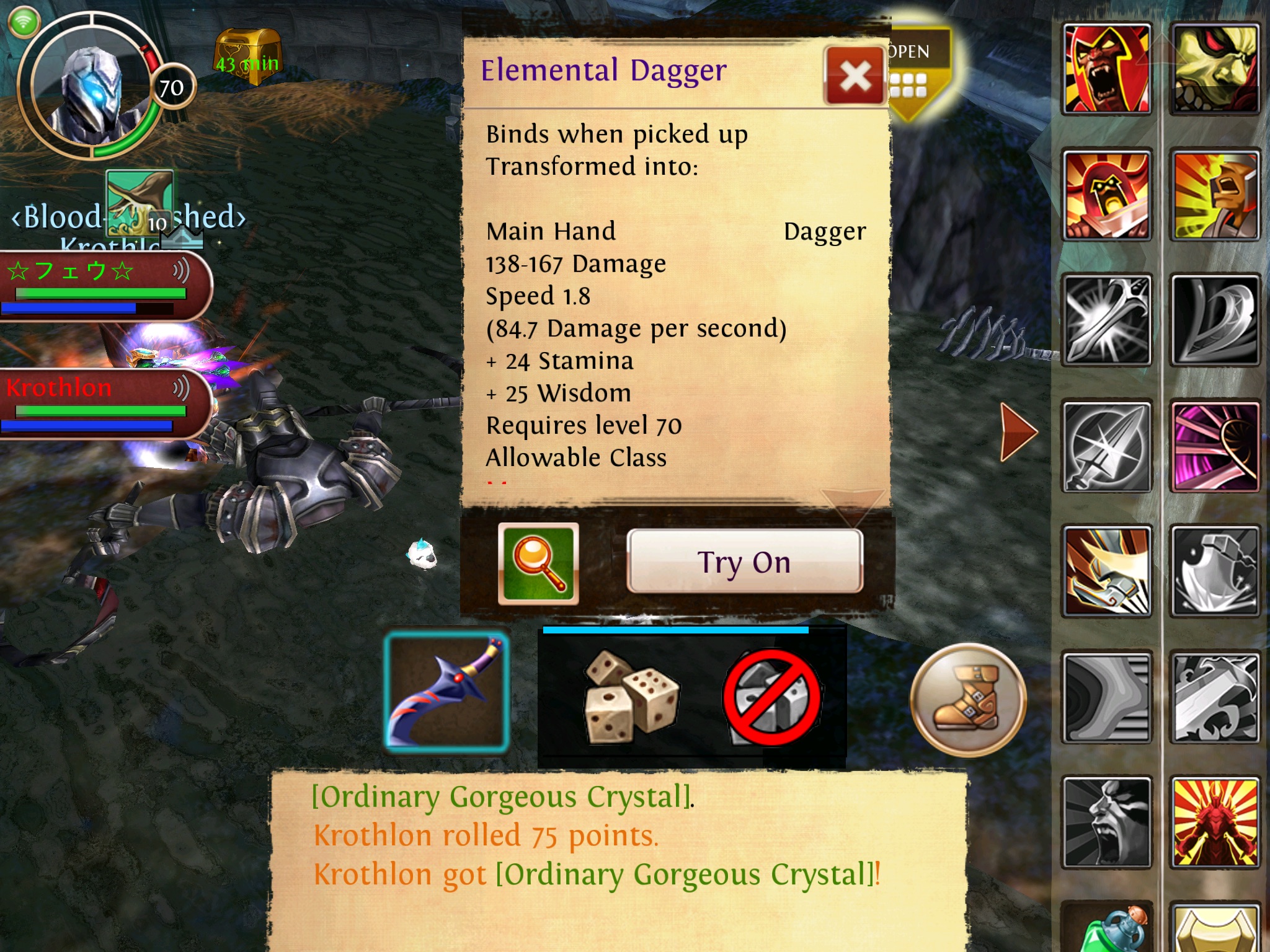Open the 43 min treasure chest

(247, 57)
